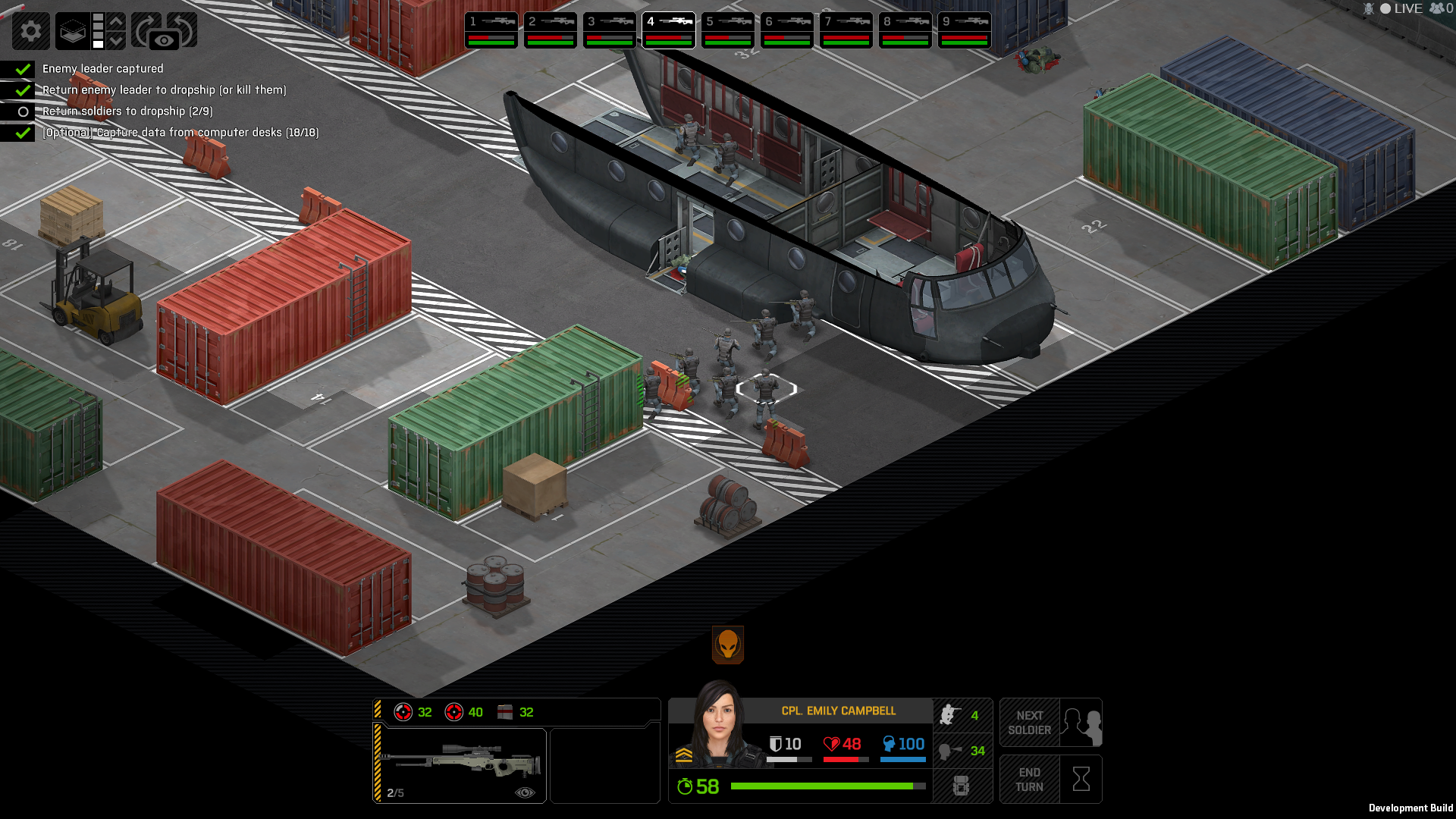
Task: Go up one map level
Action: coord(116,21)
